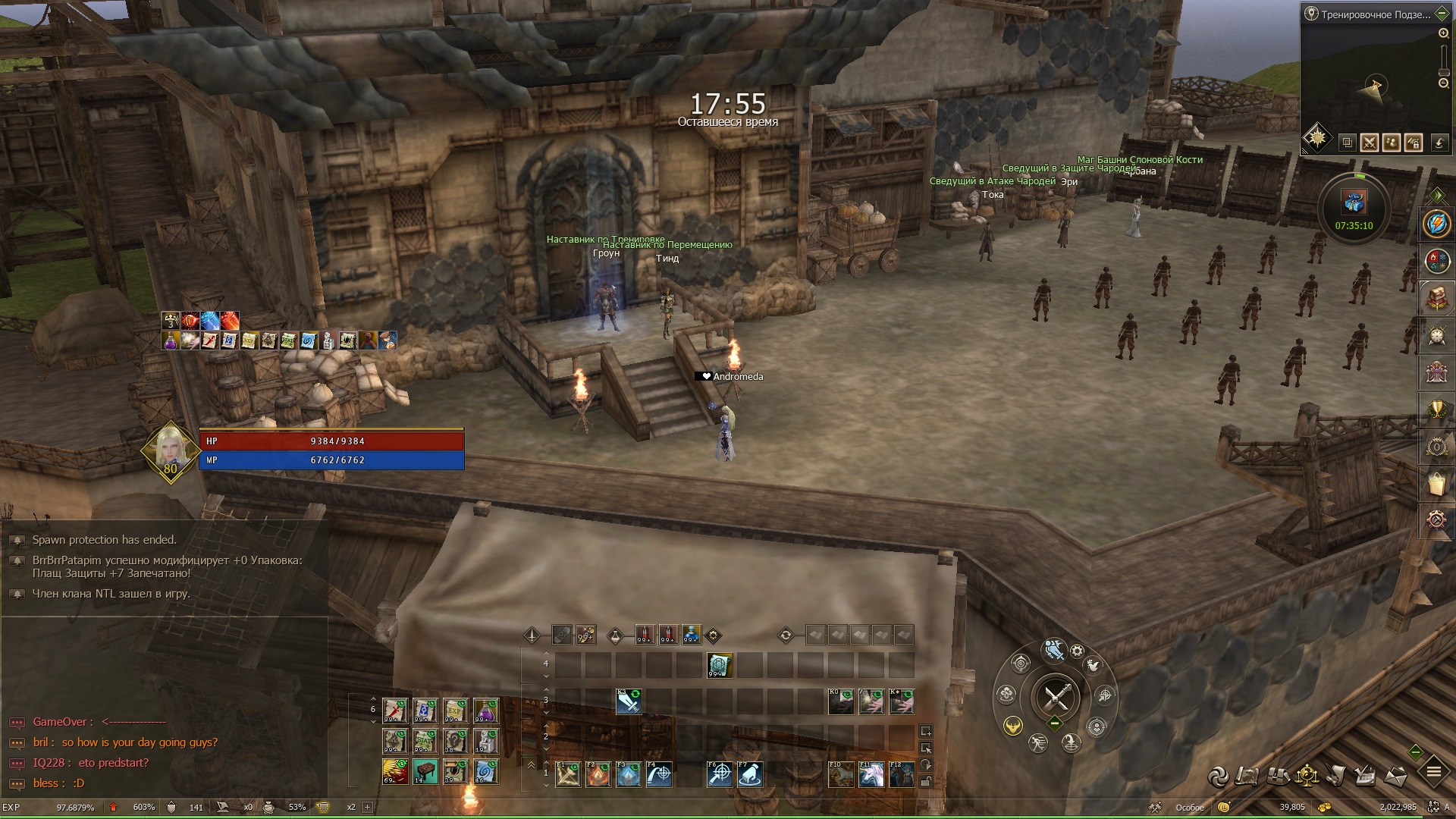
Task: Open the world map scroll icon
Action: pyautogui.click(x=1247, y=776)
